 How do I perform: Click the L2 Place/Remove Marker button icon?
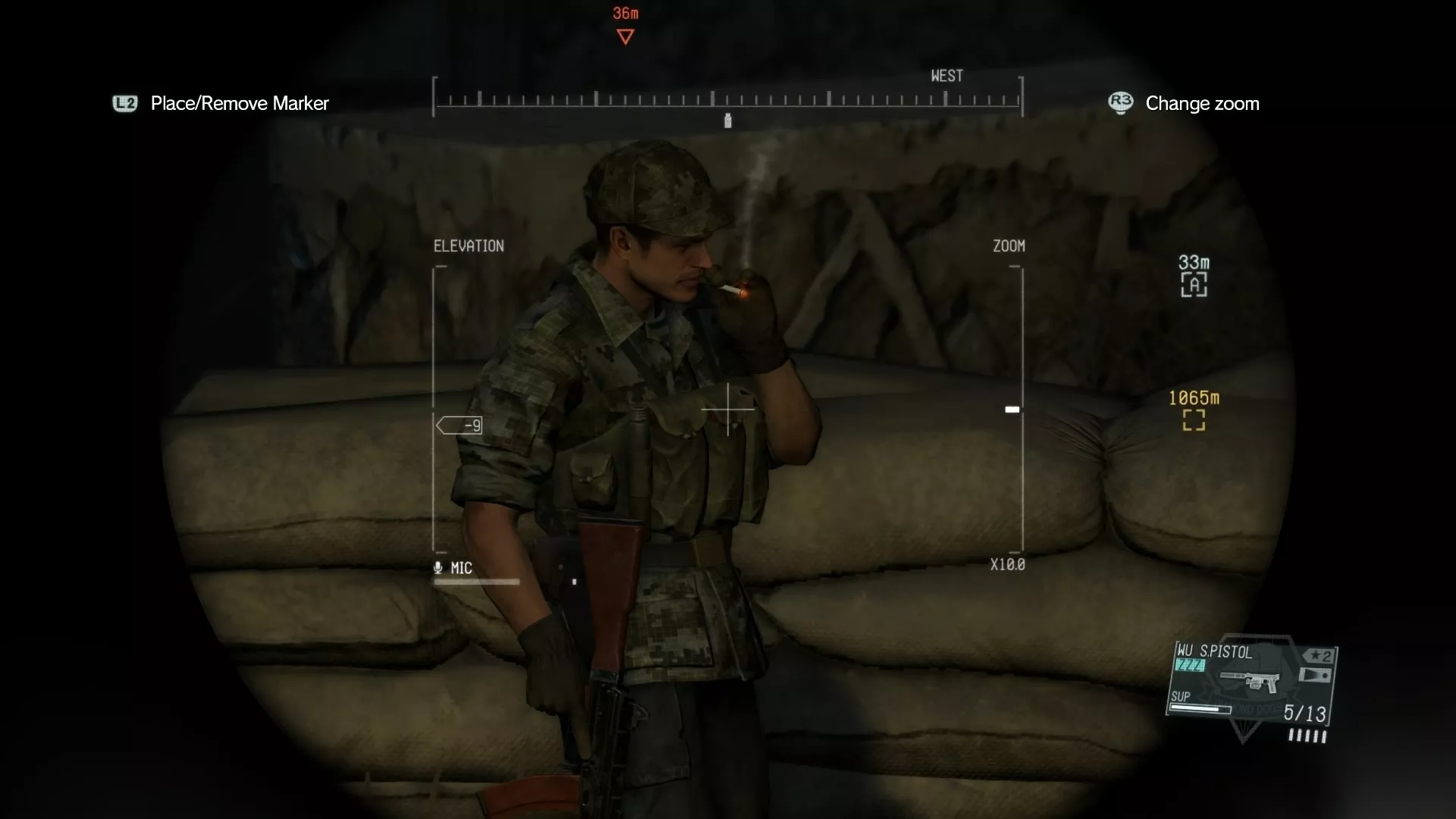point(125,103)
